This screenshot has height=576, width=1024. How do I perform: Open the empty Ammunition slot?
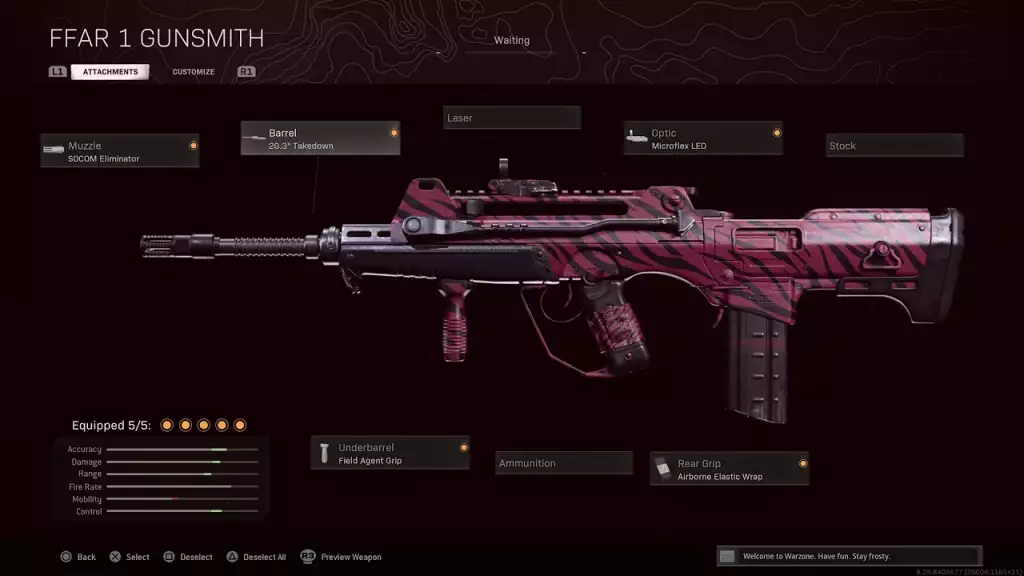pos(564,463)
